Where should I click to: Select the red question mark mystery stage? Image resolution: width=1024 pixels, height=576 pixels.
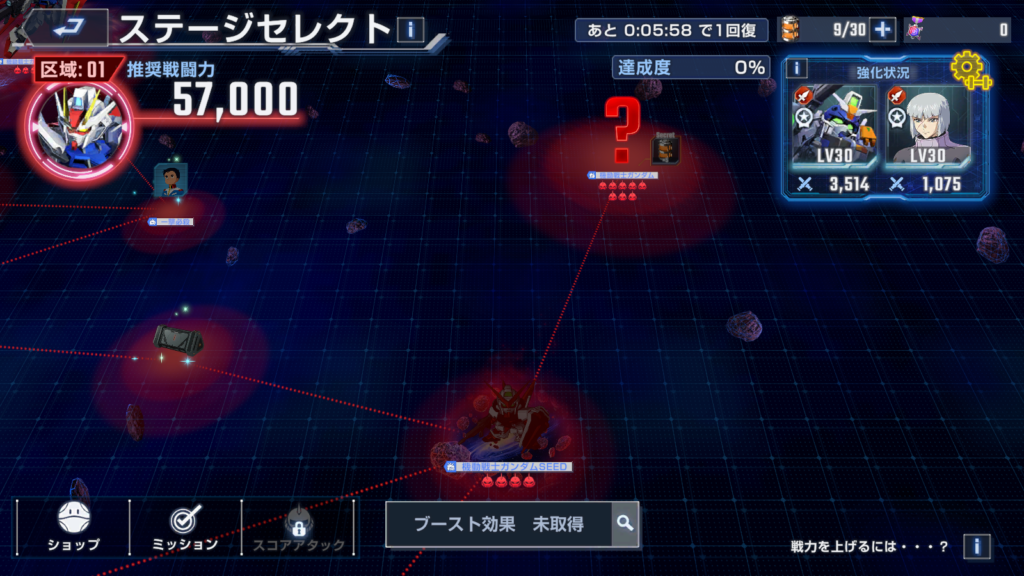pos(622,132)
